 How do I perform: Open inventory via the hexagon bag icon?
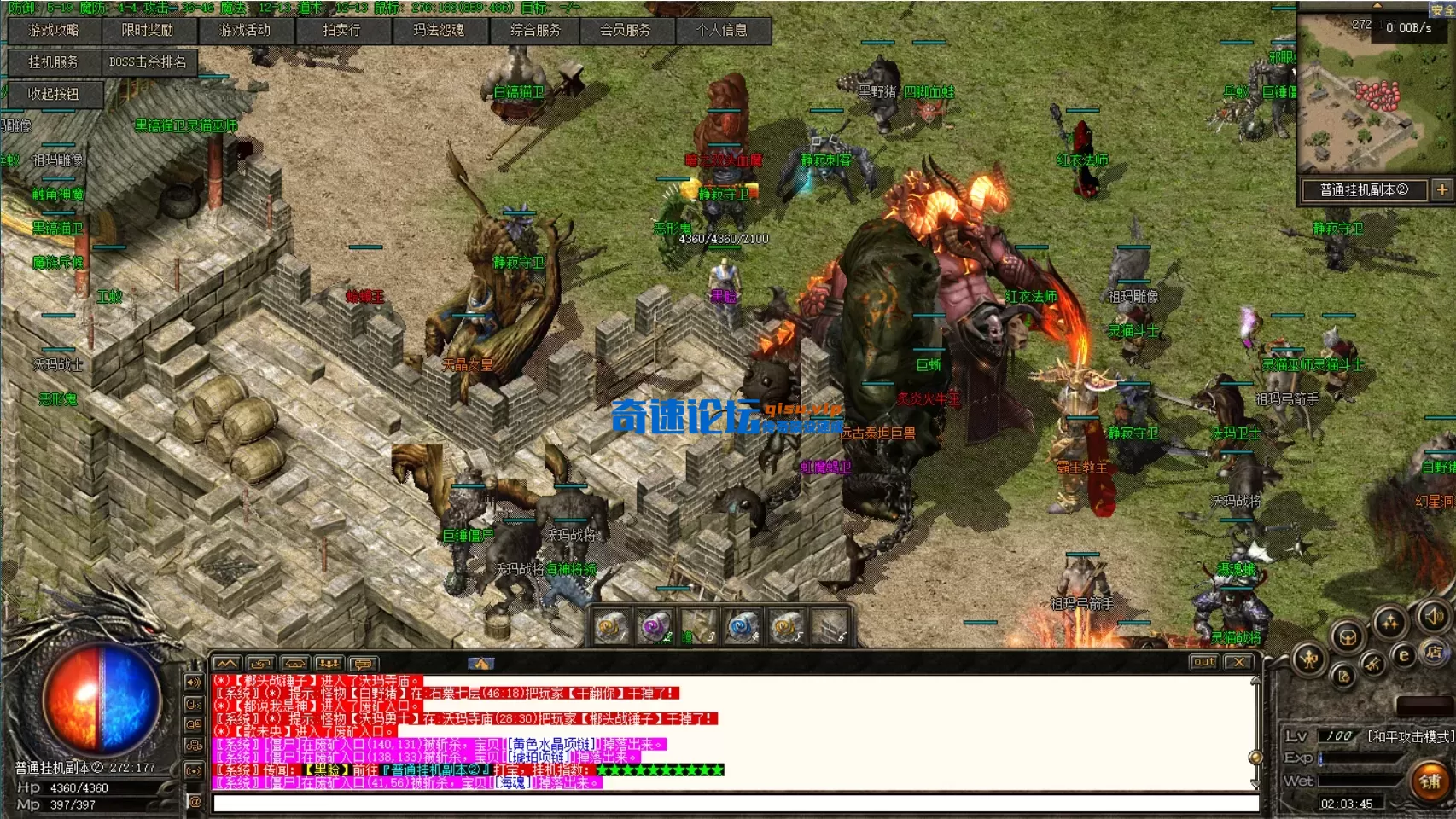[1348, 637]
